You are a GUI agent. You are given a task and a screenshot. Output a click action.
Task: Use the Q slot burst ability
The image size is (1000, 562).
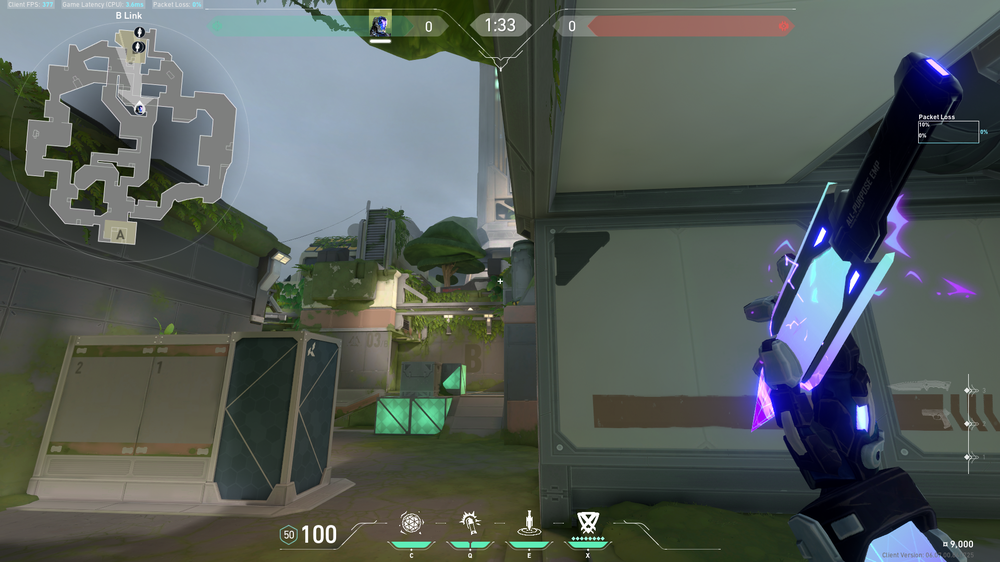click(x=468, y=522)
